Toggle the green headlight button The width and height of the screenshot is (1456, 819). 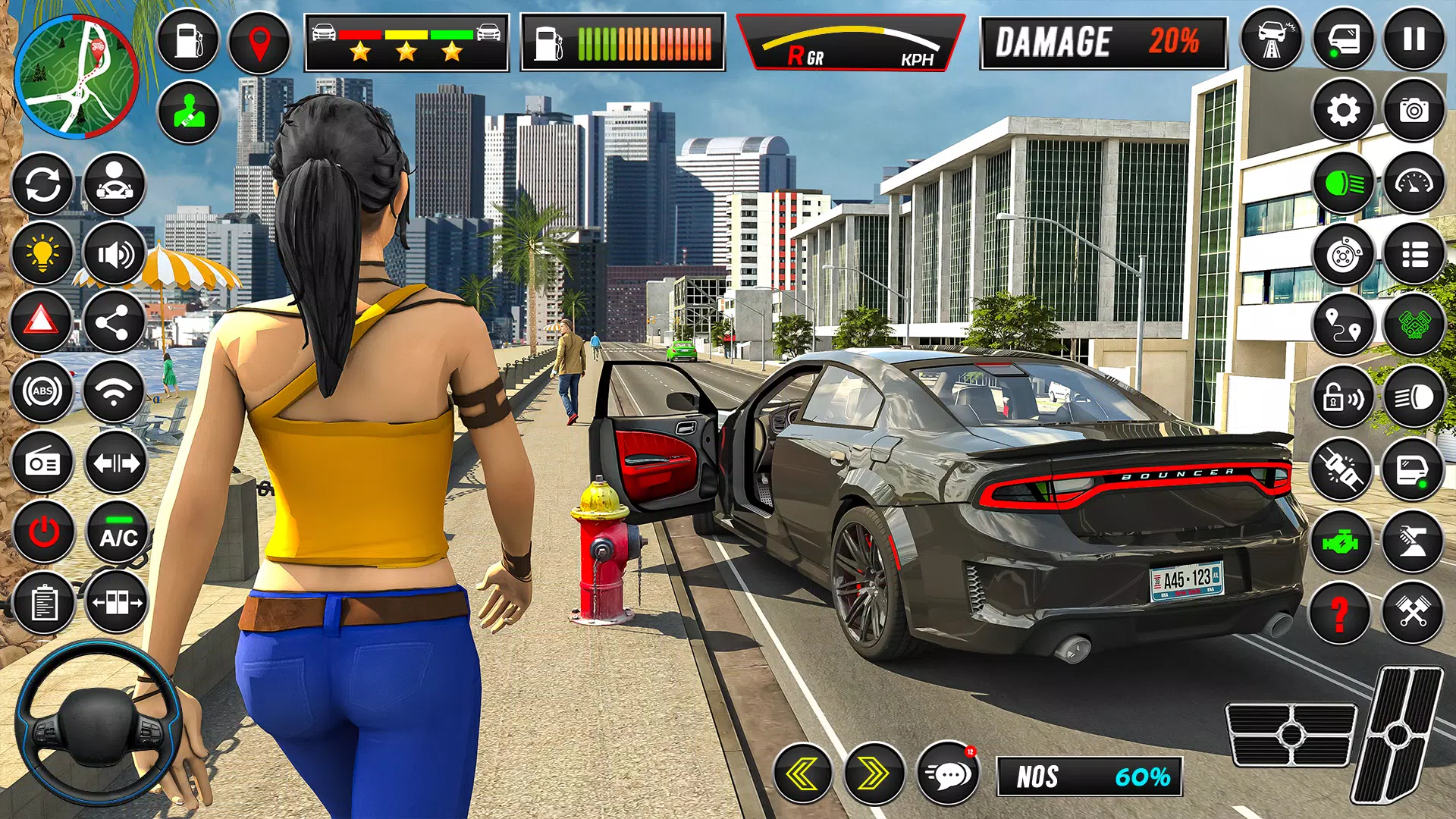(x=1343, y=183)
